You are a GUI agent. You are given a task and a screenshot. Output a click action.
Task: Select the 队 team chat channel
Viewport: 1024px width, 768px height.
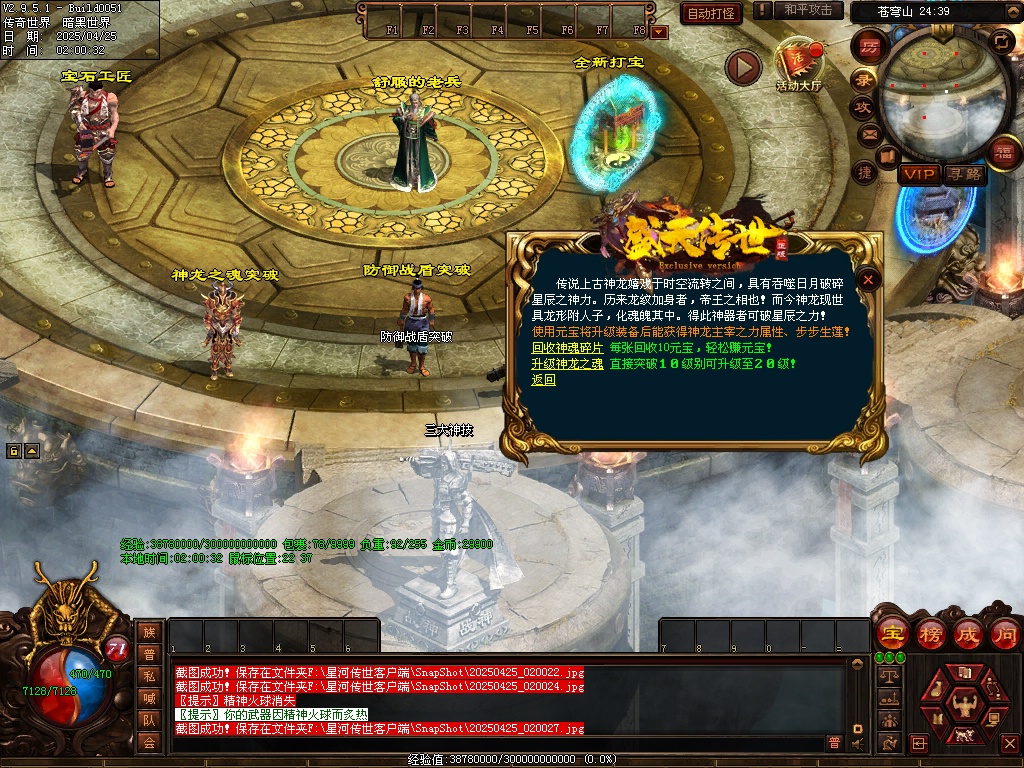tap(149, 720)
